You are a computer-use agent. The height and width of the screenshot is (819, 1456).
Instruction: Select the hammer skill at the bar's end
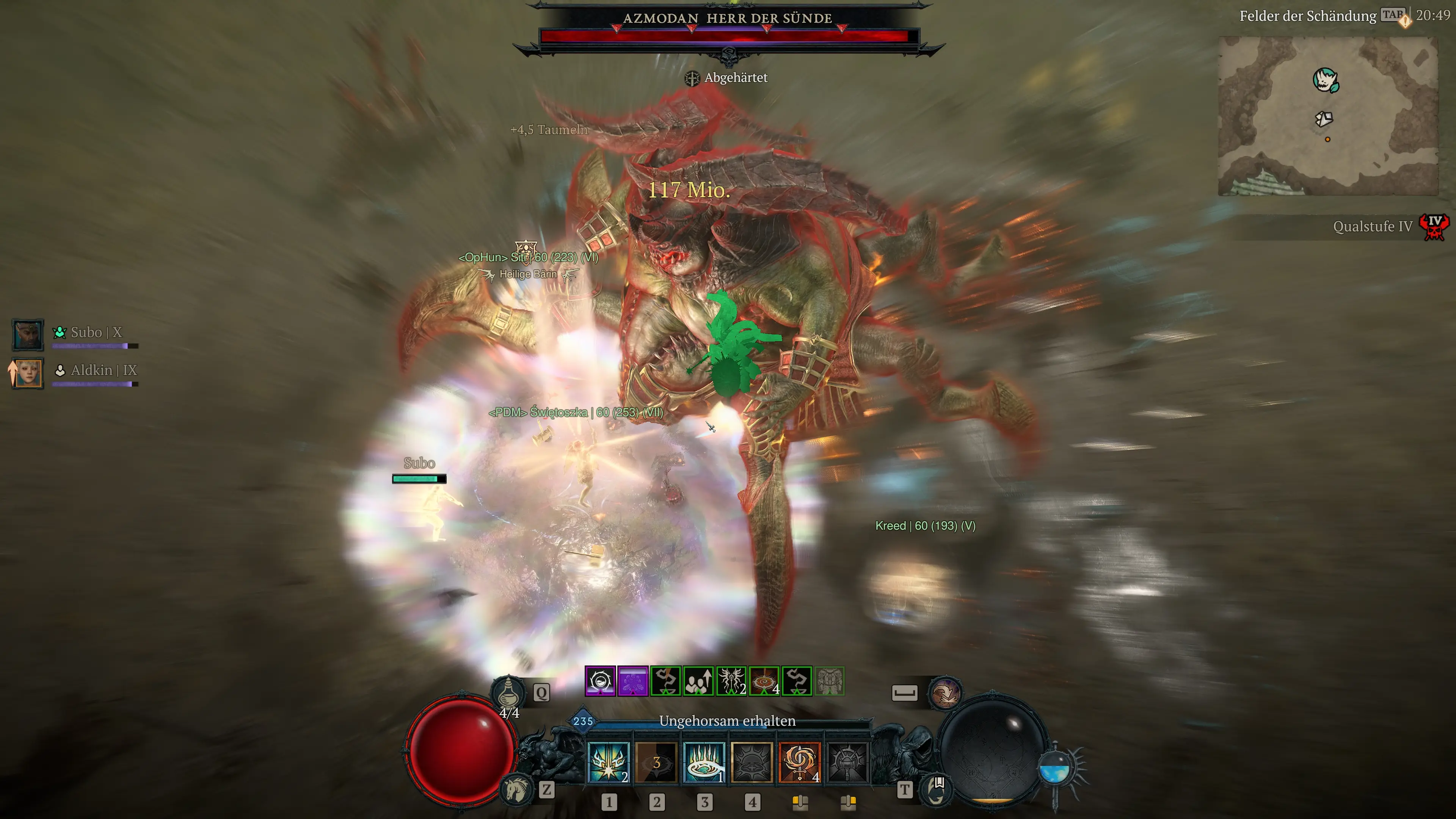(x=849, y=763)
